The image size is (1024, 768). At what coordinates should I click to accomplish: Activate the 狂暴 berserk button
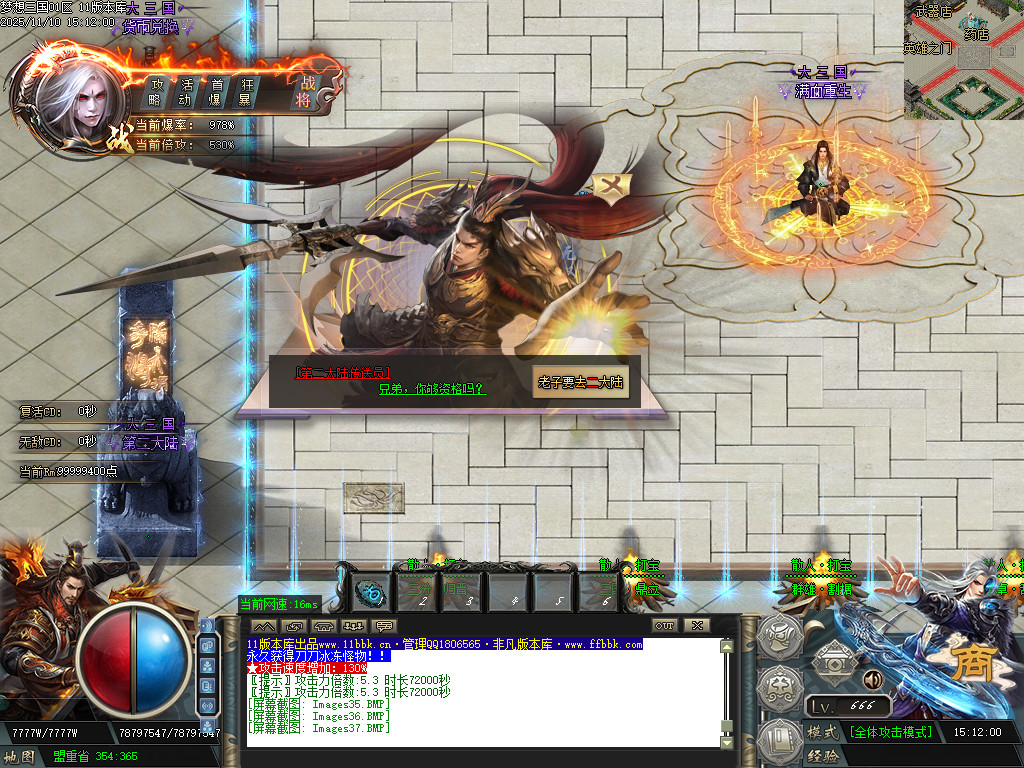coord(245,92)
